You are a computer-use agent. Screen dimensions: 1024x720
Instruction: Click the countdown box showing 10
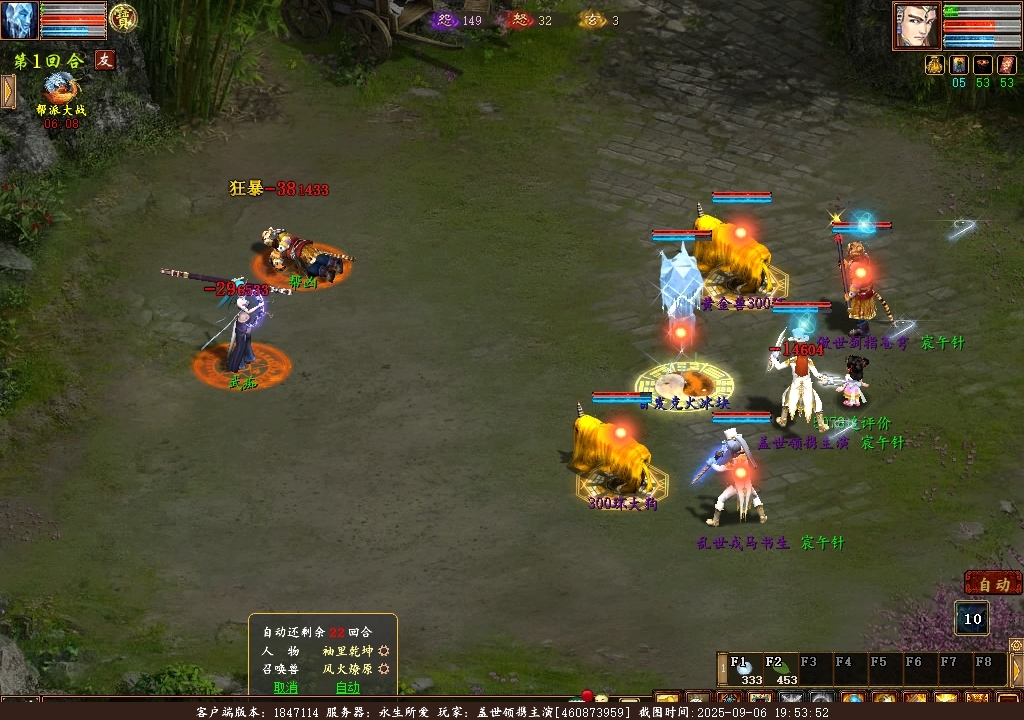tap(973, 619)
